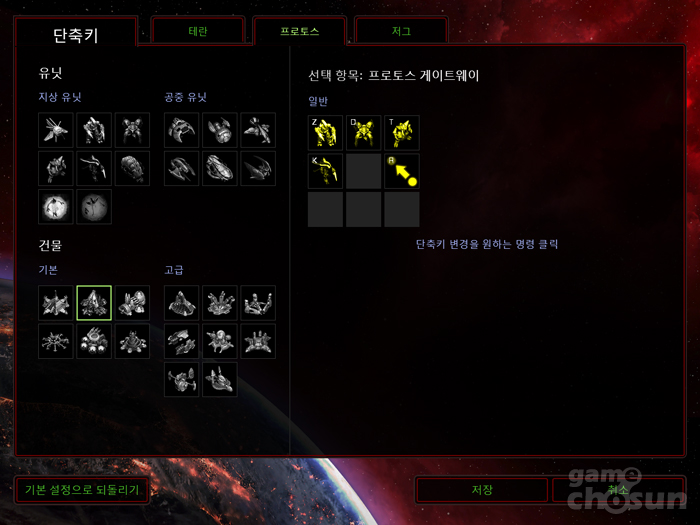Open the 저그 (Zerg) tab
Image resolution: width=700 pixels, height=525 pixels.
tap(401, 31)
